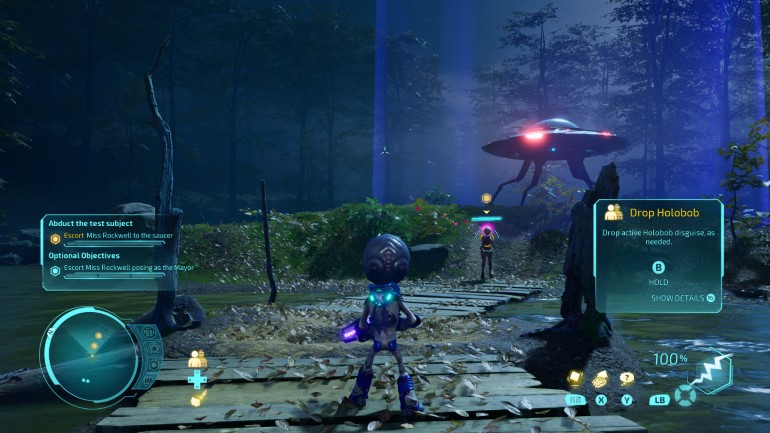This screenshot has height=433, width=770.
Task: Click the objective marker above Miss Rockwell
Action: click(x=487, y=198)
